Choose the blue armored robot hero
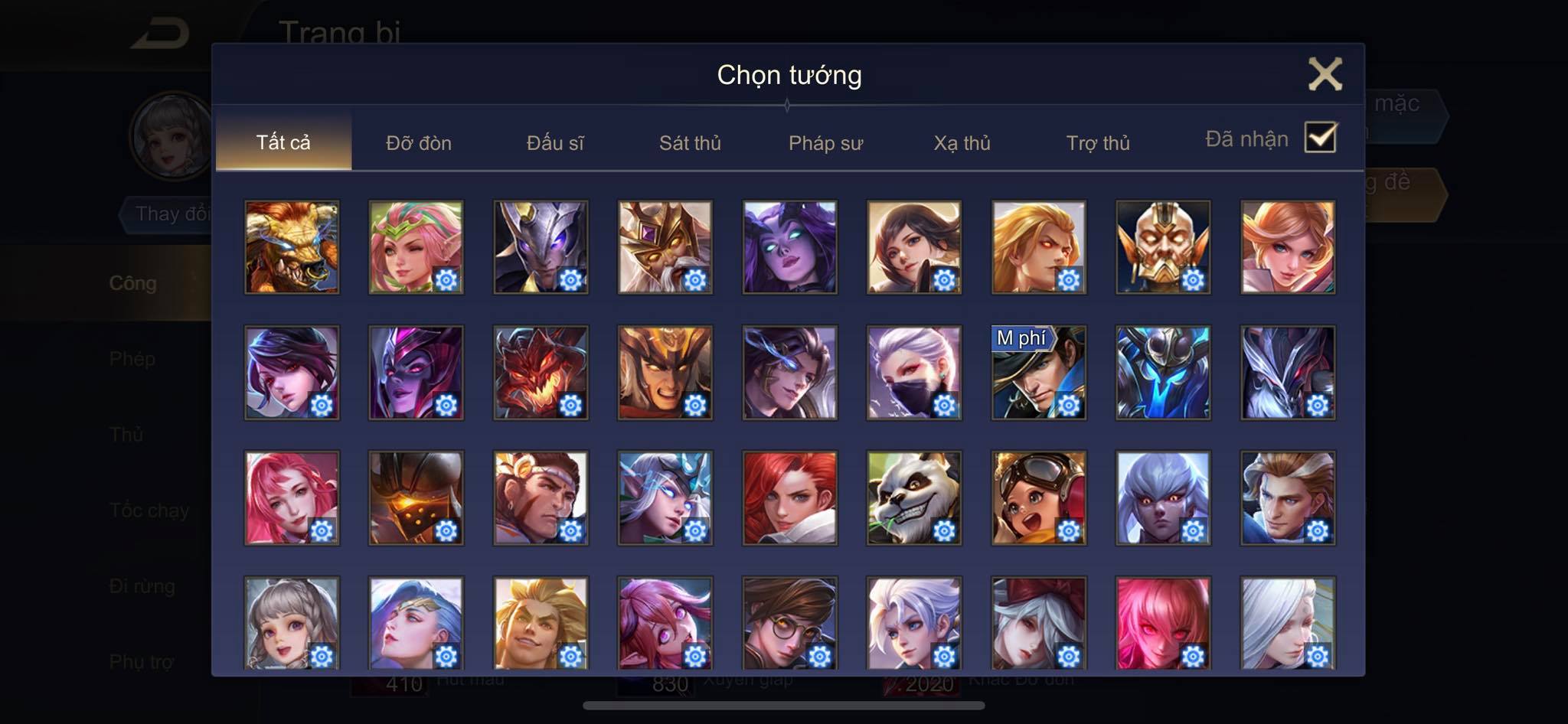The height and width of the screenshot is (724, 1568). (x=1163, y=373)
